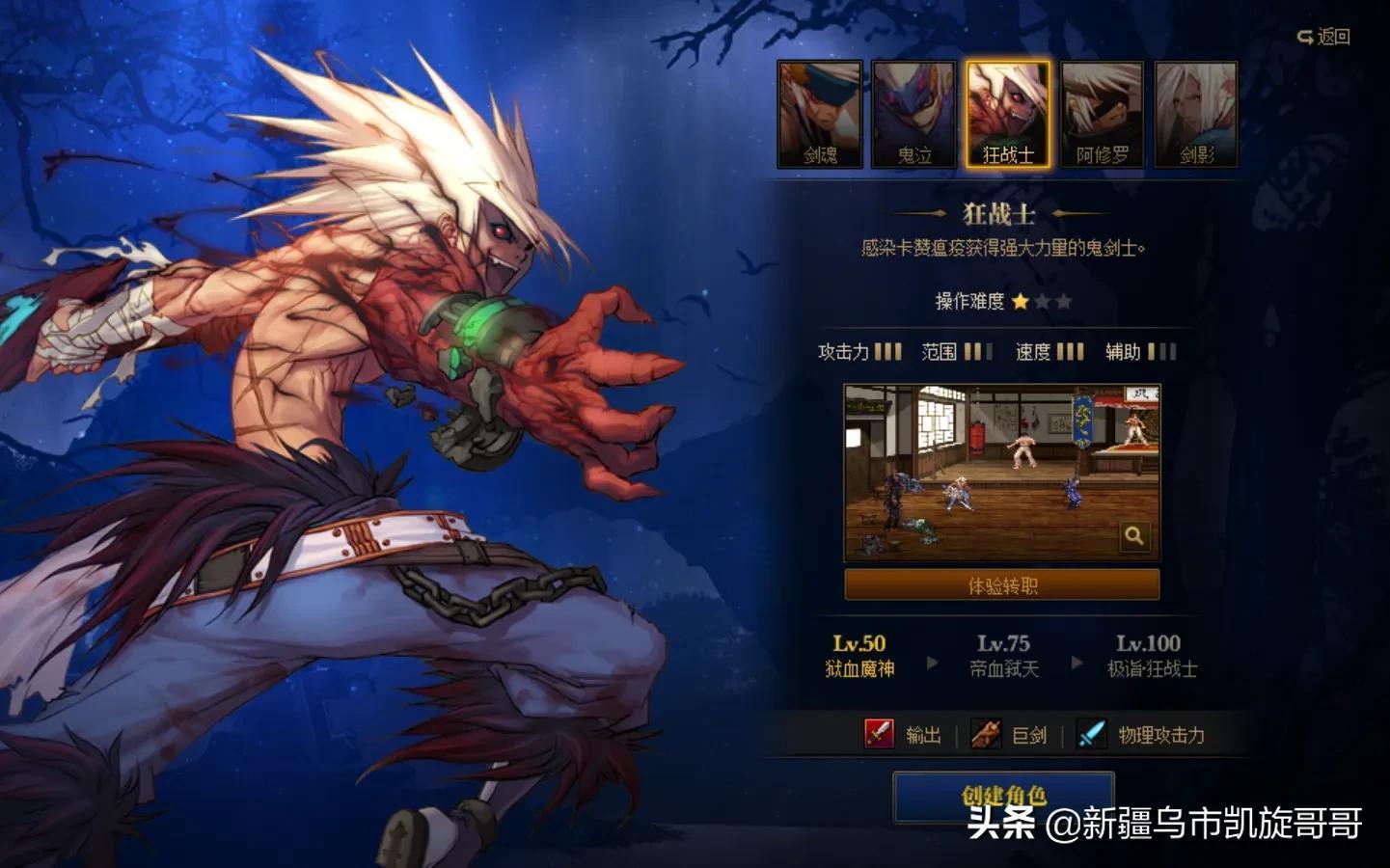This screenshot has width=1390, height=868.
Task: Select the Lv.75 帝血弑天 advancement
Action: coord(1003,656)
